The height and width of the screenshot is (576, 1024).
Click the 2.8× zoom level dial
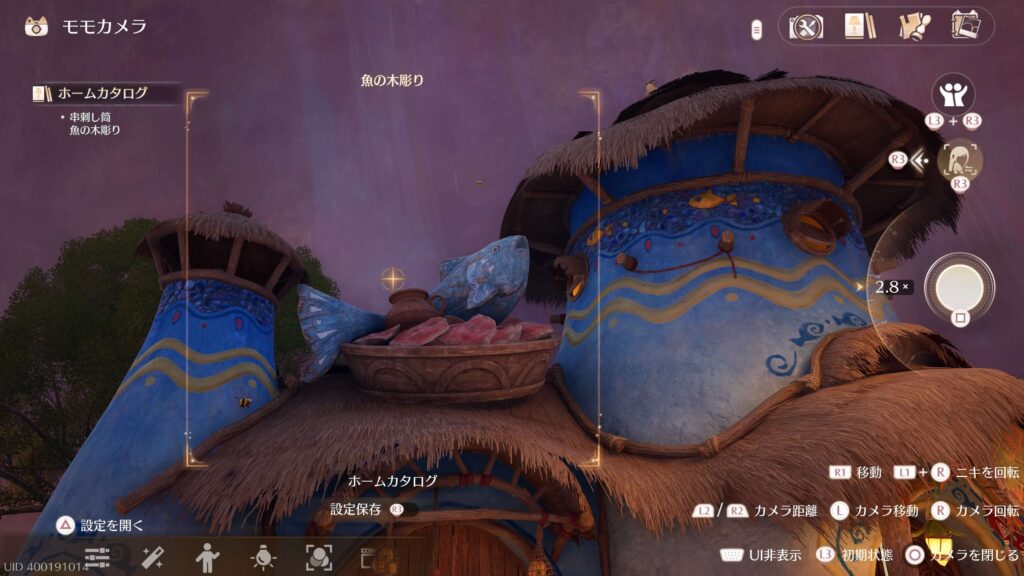(892, 287)
